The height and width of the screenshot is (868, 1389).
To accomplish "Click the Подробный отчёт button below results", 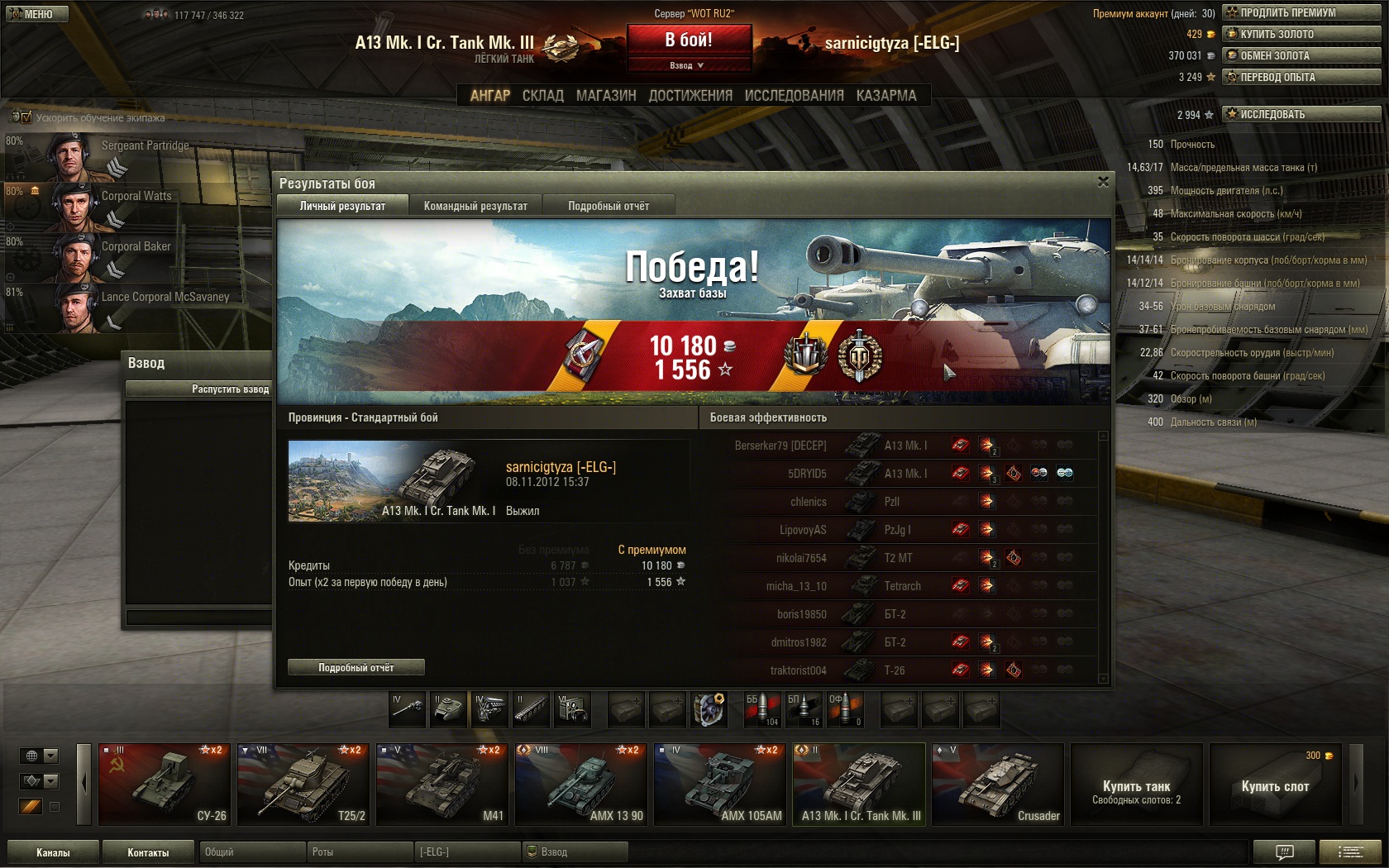I will pyautogui.click(x=356, y=667).
